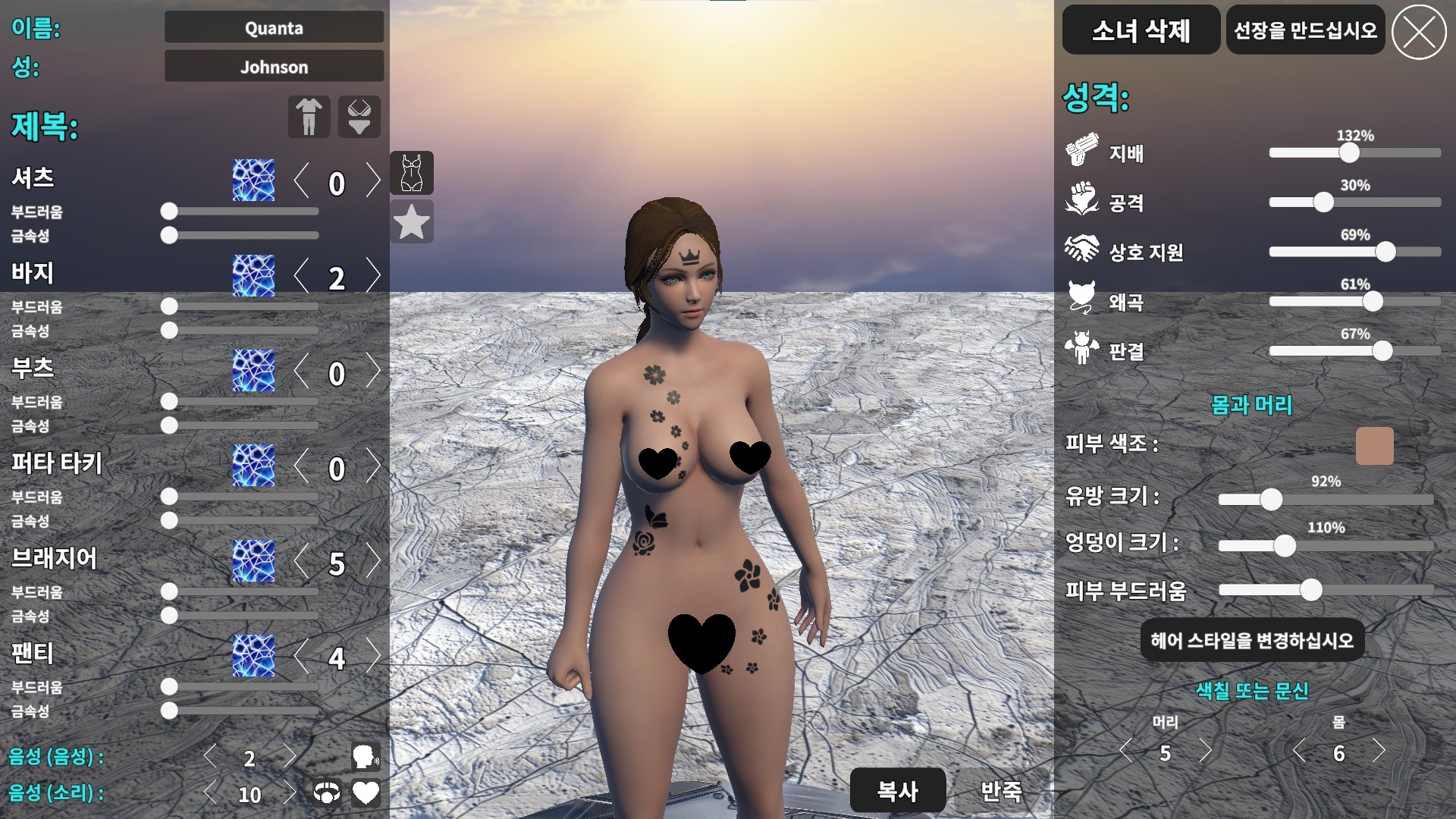
Task: Click 헤어 스타일을 변경하십시오 button
Action: [x=1252, y=641]
